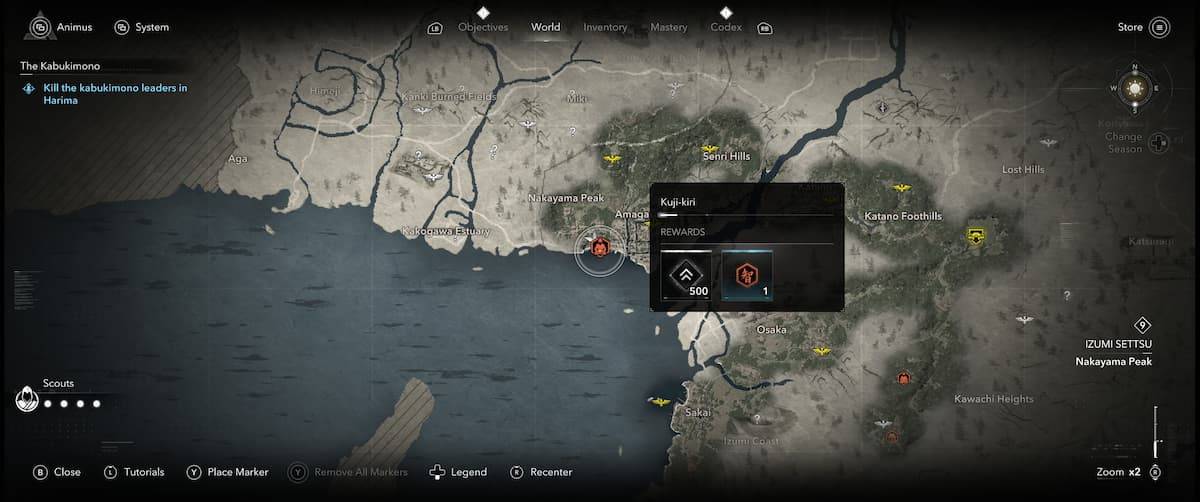Screen dimensions: 1200x502
Task: Open the Objectives tab
Action: point(483,27)
